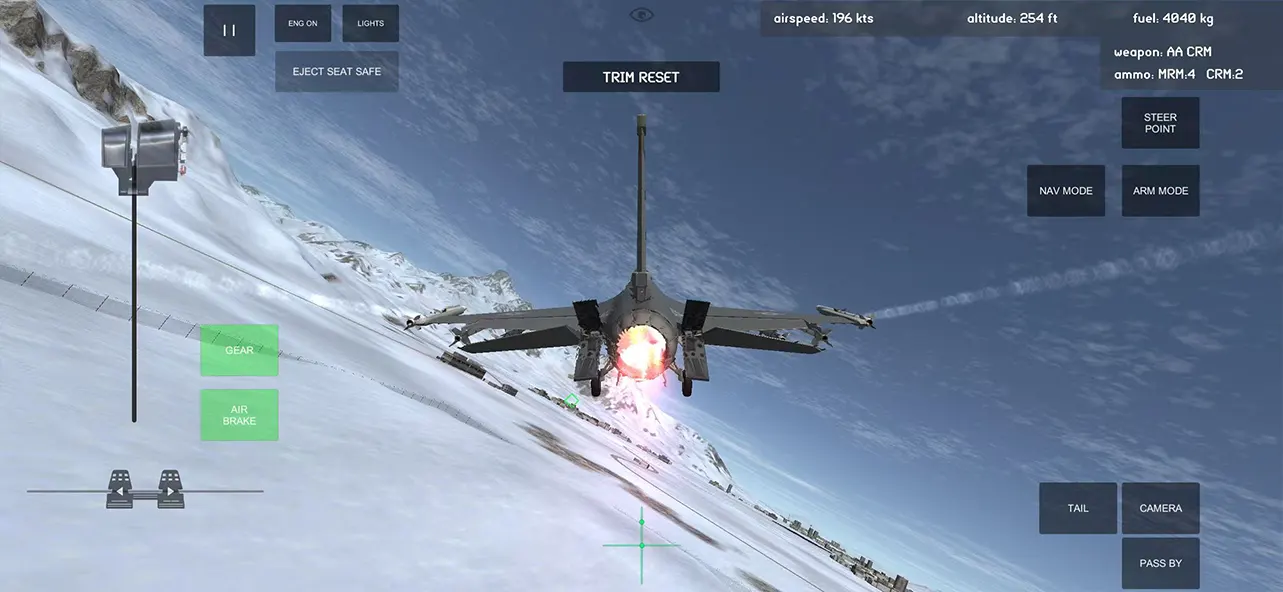Select the STEER POINT button
This screenshot has width=1283, height=592.
click(1160, 123)
